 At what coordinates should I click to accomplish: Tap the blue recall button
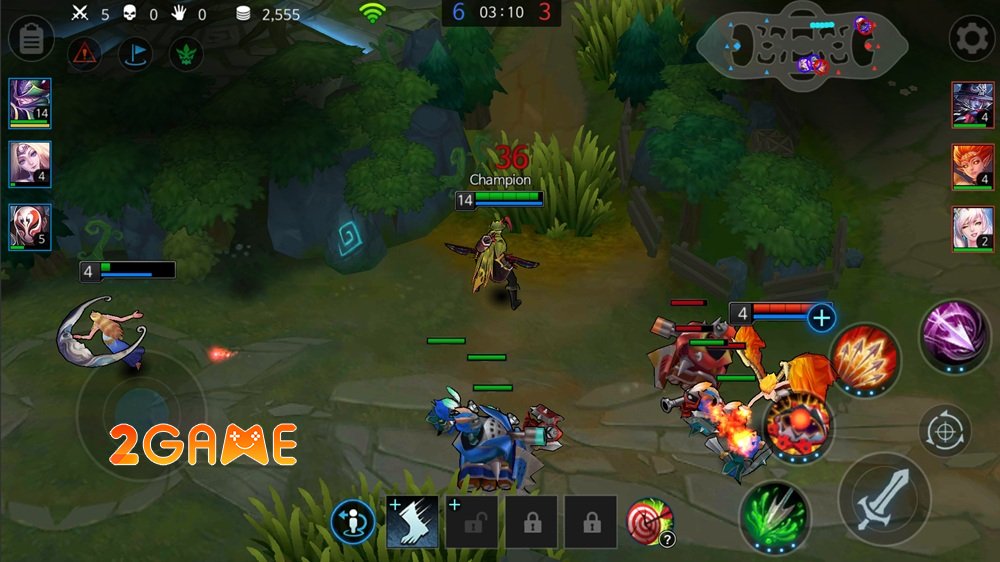click(354, 521)
